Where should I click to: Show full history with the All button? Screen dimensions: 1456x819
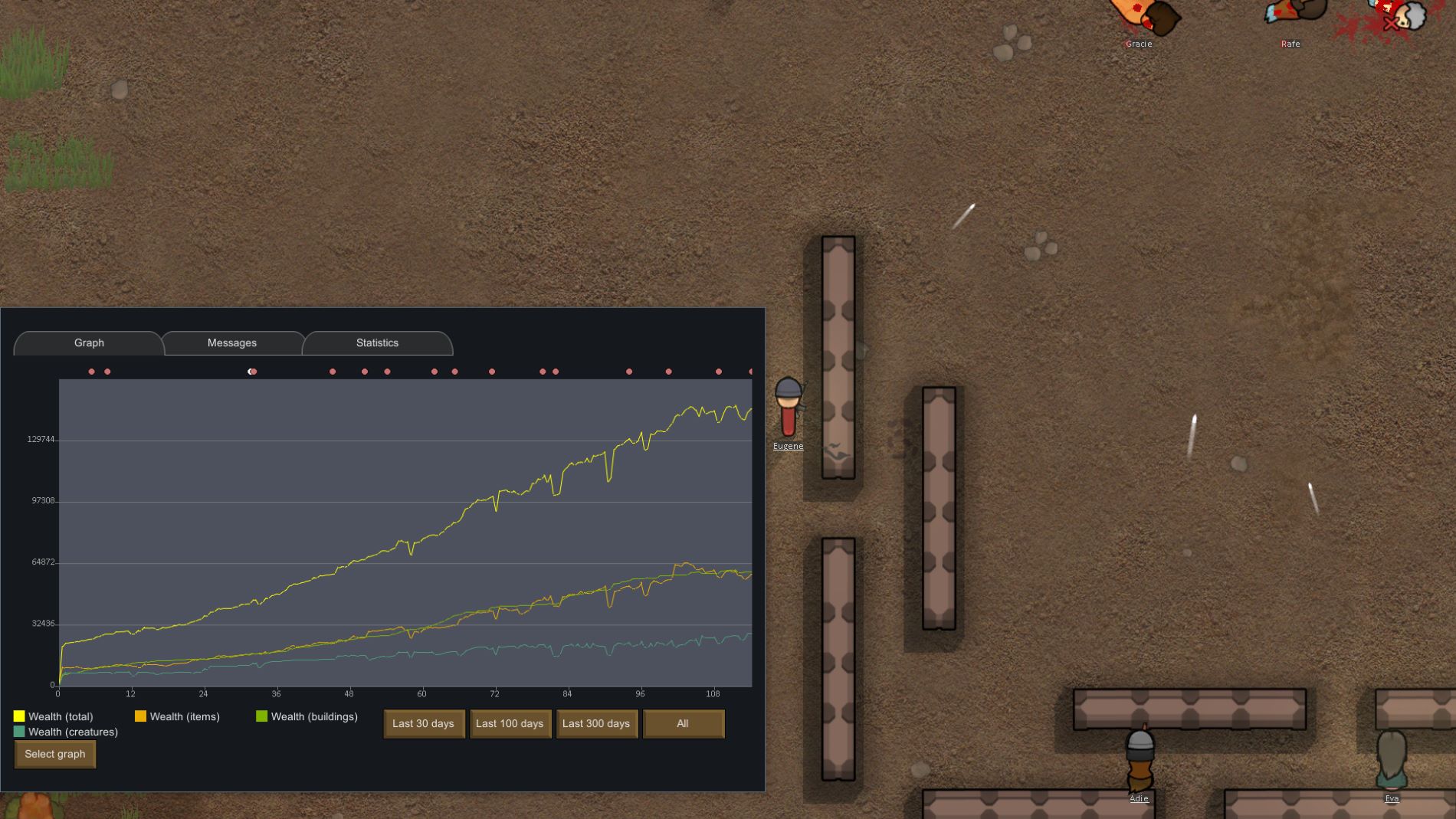tap(683, 723)
